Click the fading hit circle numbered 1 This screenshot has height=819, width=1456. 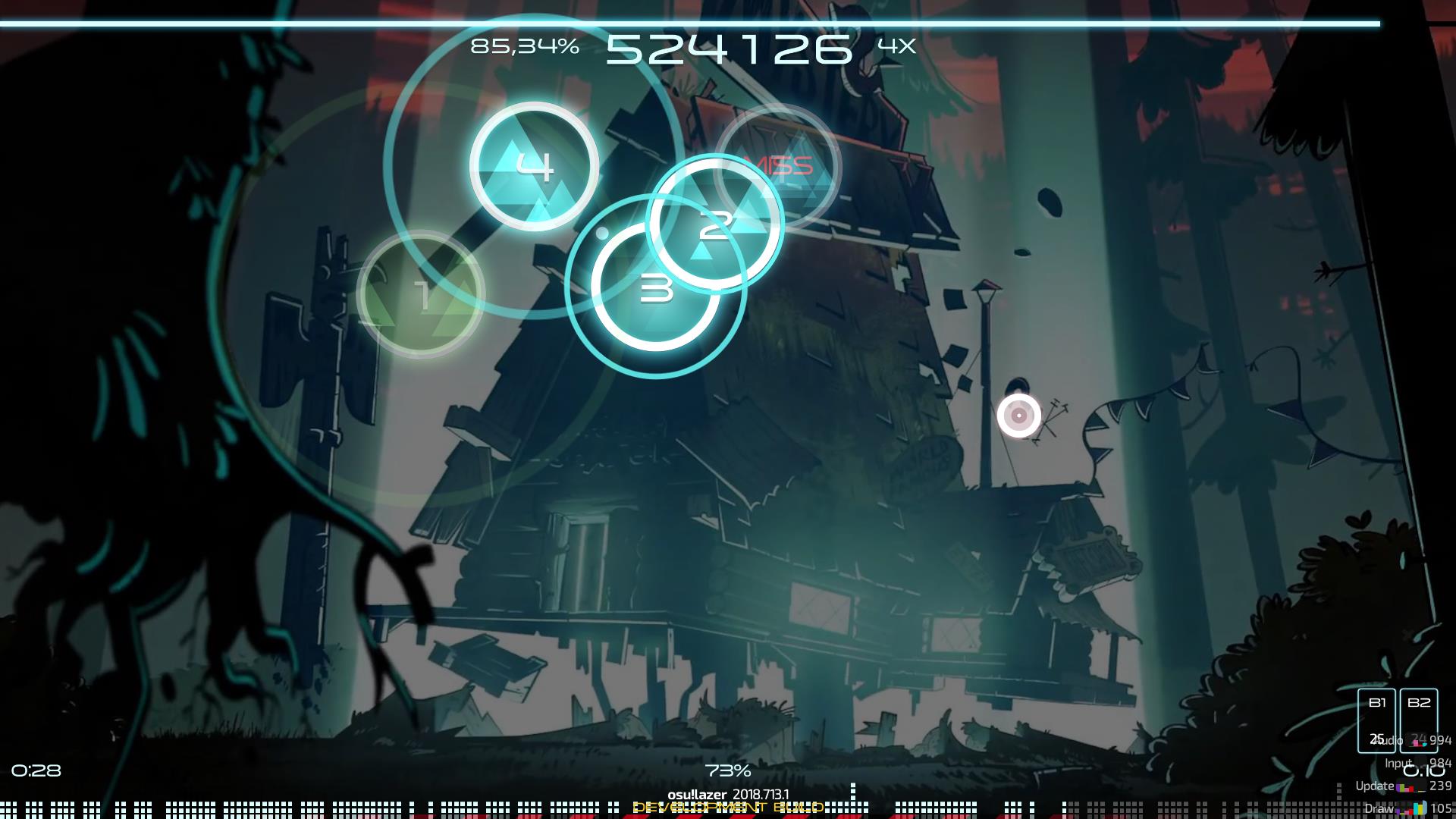pyautogui.click(x=422, y=296)
